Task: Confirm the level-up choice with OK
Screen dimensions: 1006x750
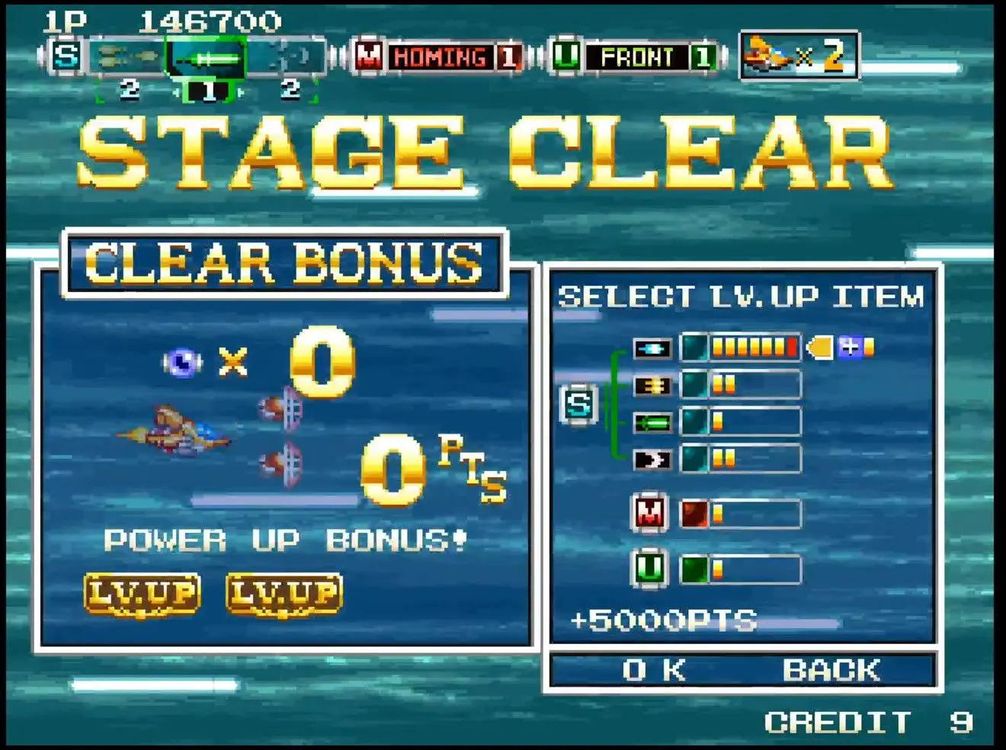Action: 654,670
